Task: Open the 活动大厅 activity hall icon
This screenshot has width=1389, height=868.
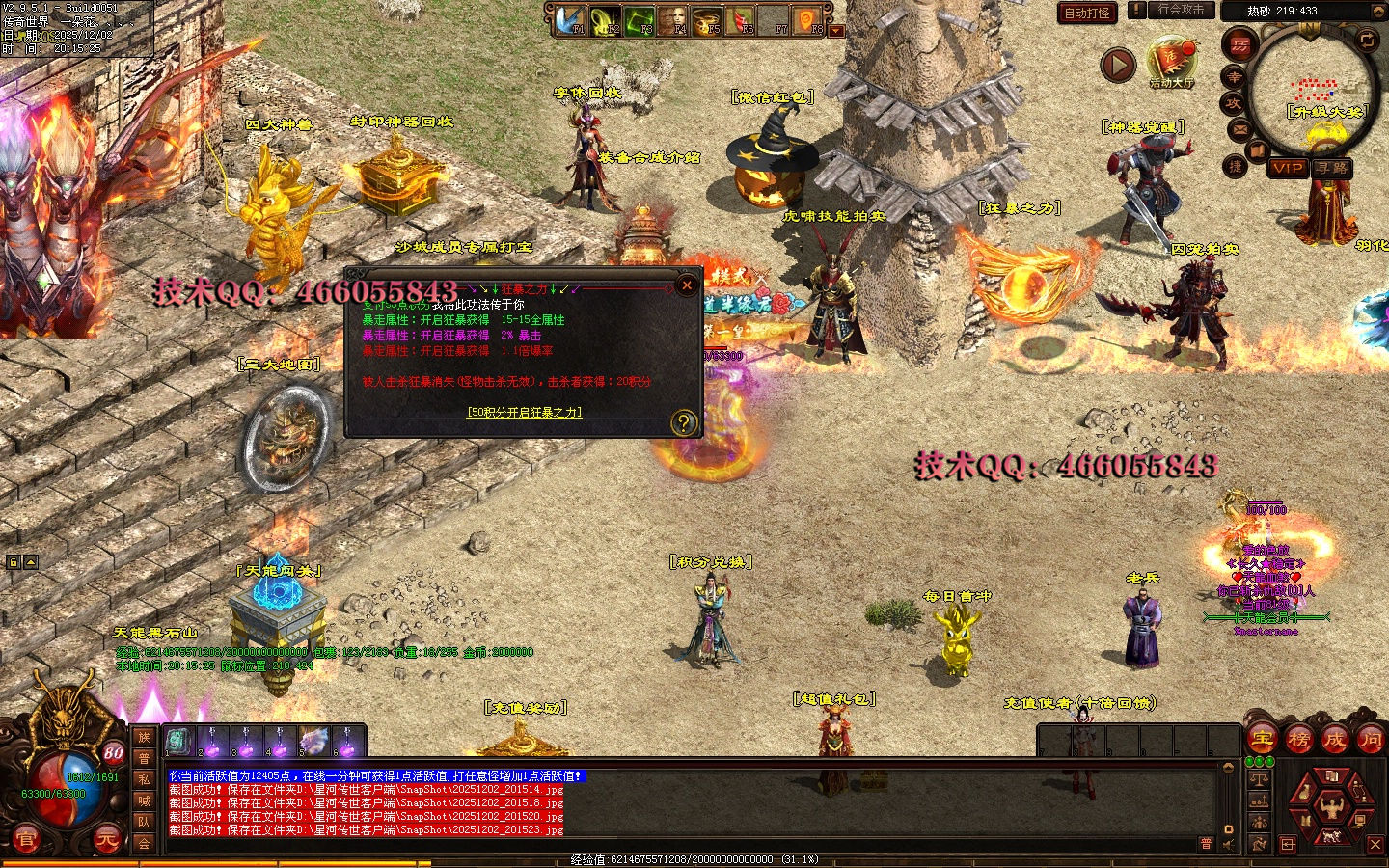Action: (x=1171, y=61)
